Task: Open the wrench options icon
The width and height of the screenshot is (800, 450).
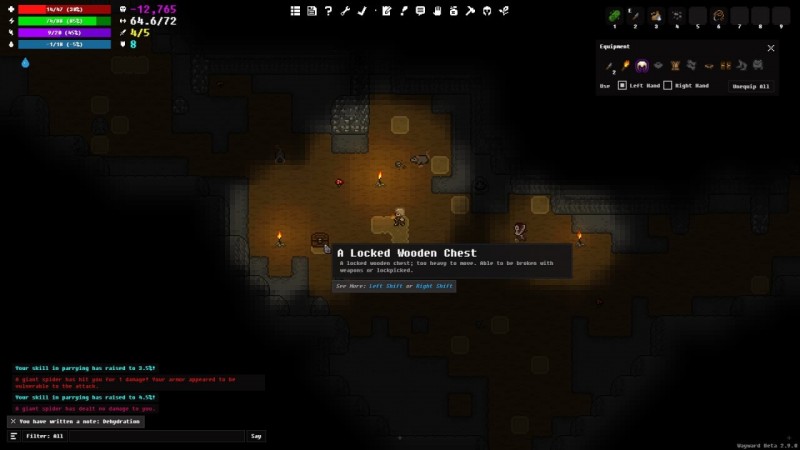Action: pyautogui.click(x=345, y=11)
